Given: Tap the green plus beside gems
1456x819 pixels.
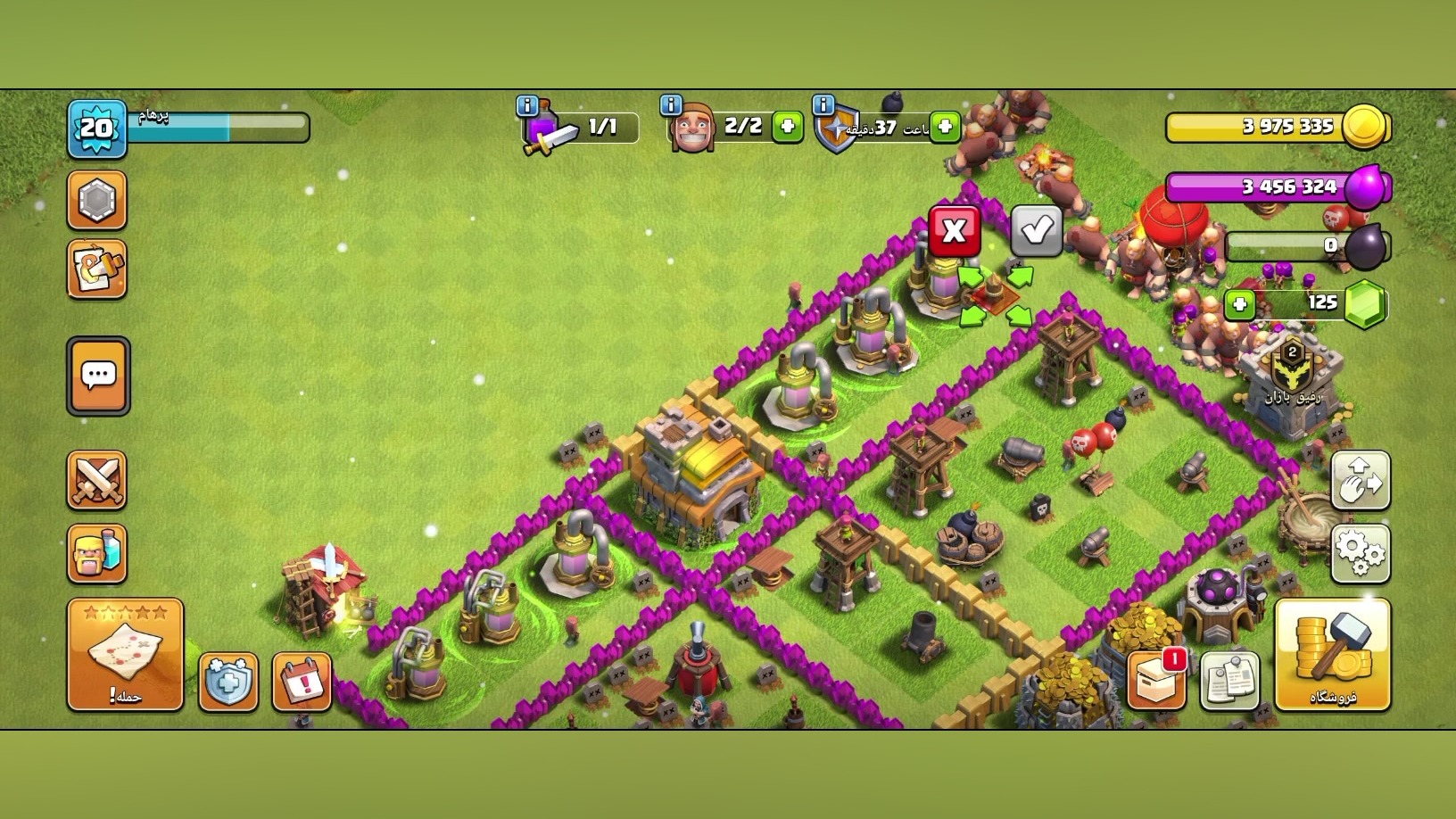Looking at the screenshot, I should tap(1239, 304).
